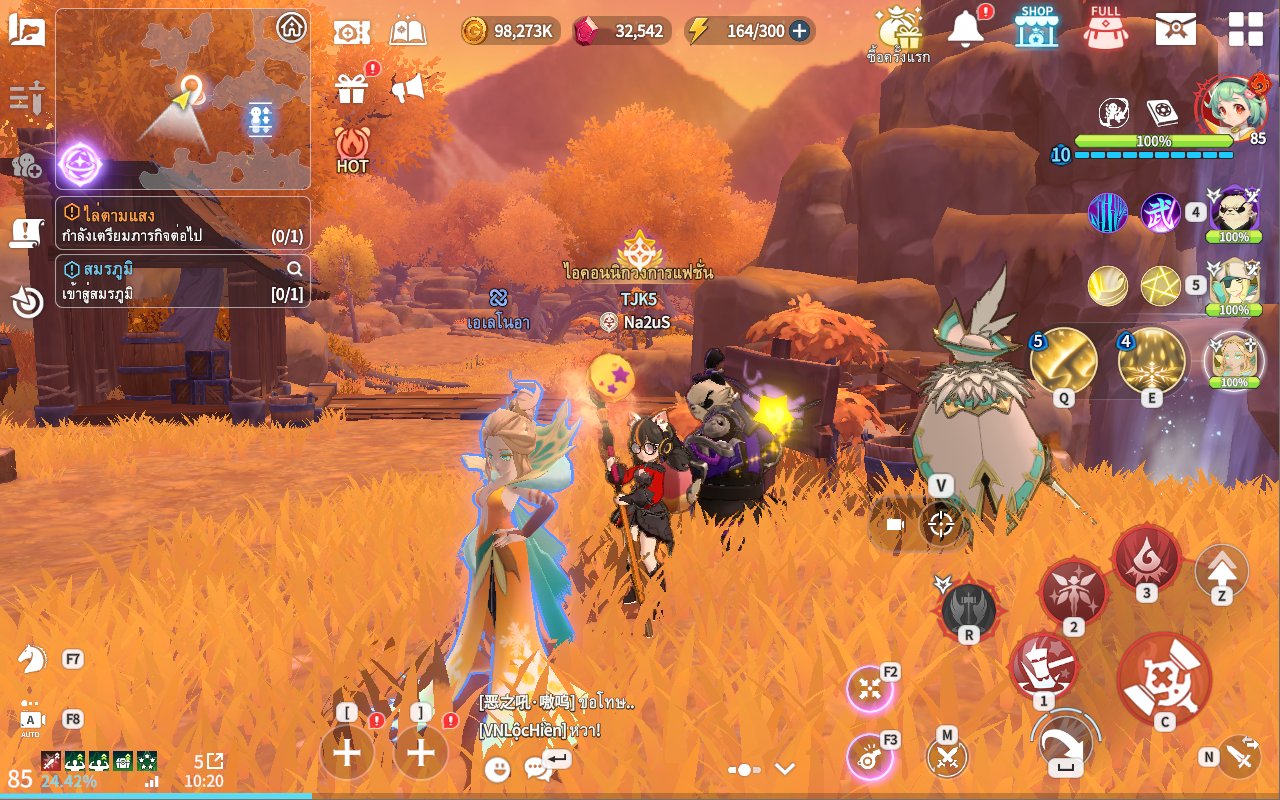Activate the flame skill numbered 3
Image resolution: width=1280 pixels, height=800 pixels.
1146,558
